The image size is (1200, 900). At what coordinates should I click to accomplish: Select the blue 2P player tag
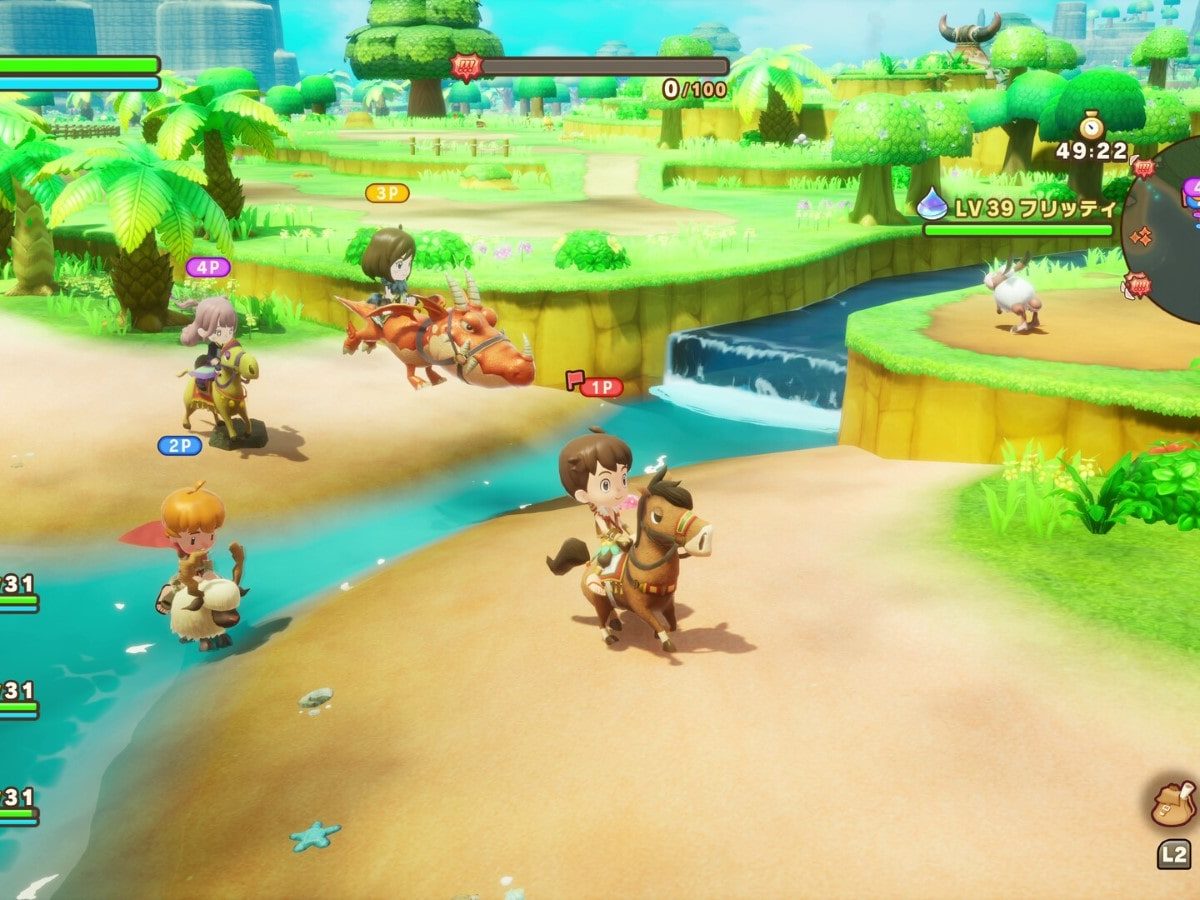(180, 446)
